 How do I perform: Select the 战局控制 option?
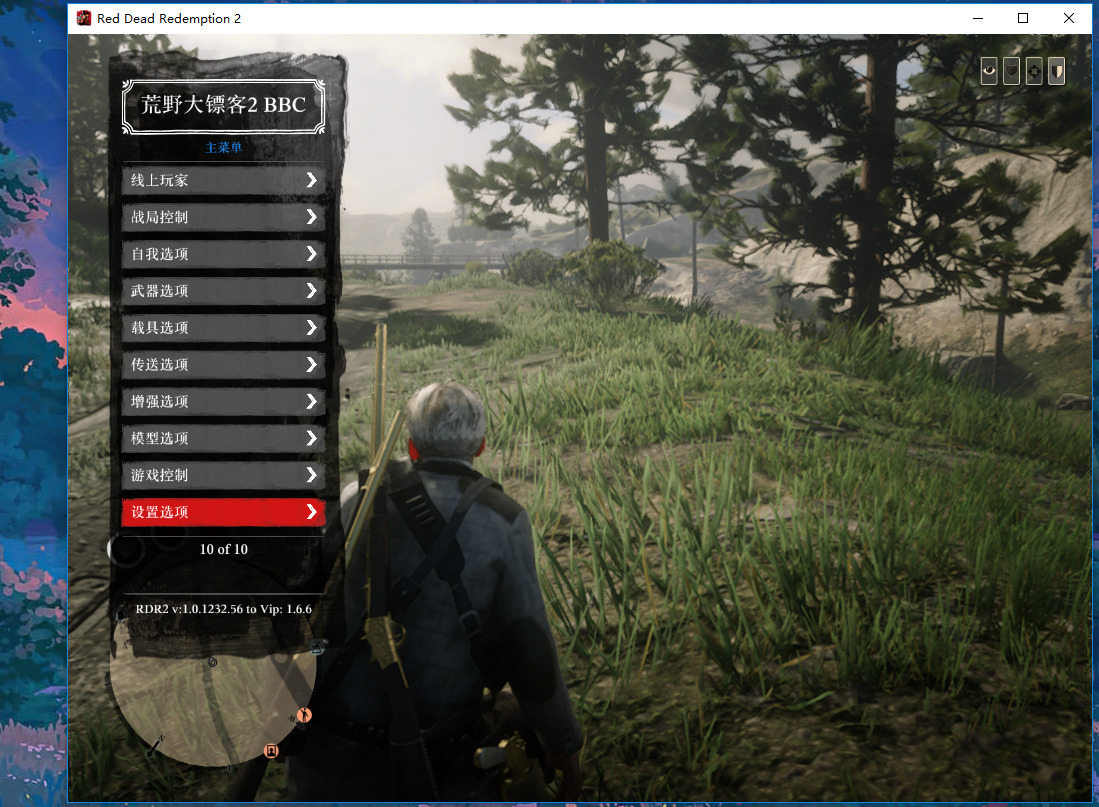pos(222,217)
